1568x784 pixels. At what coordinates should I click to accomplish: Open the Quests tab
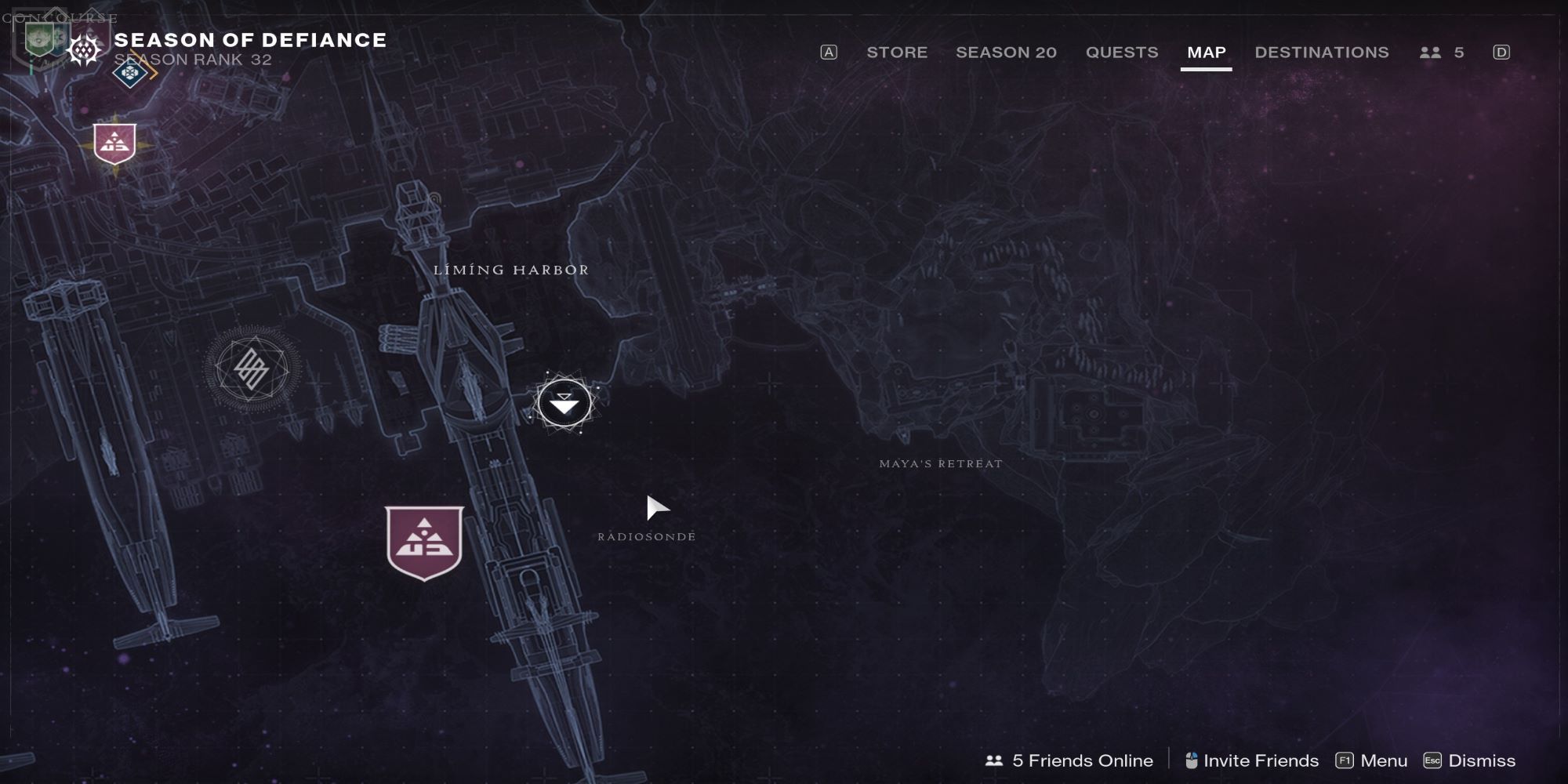tap(1121, 53)
